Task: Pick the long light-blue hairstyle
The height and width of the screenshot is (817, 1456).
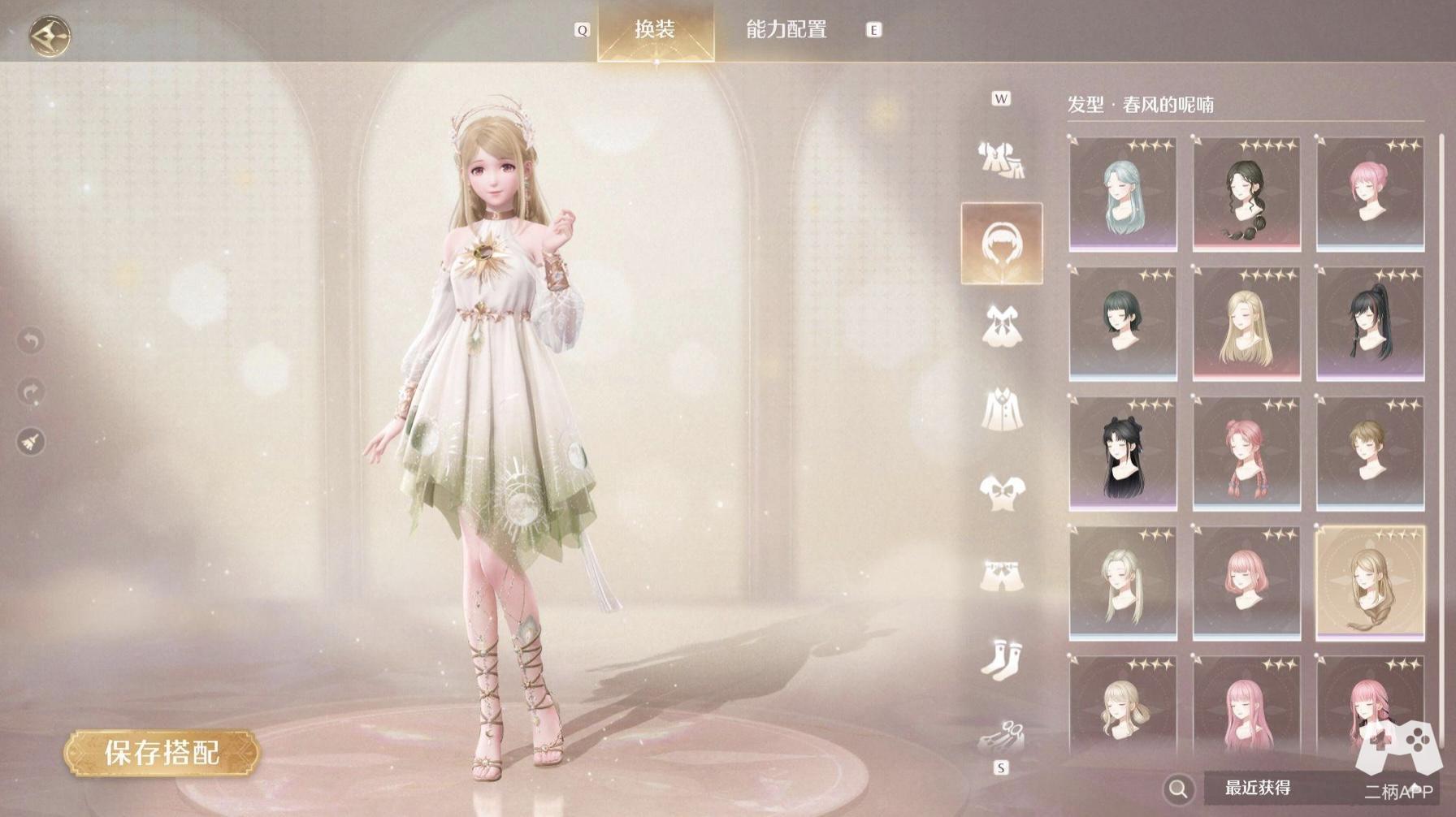Action: (1122, 193)
